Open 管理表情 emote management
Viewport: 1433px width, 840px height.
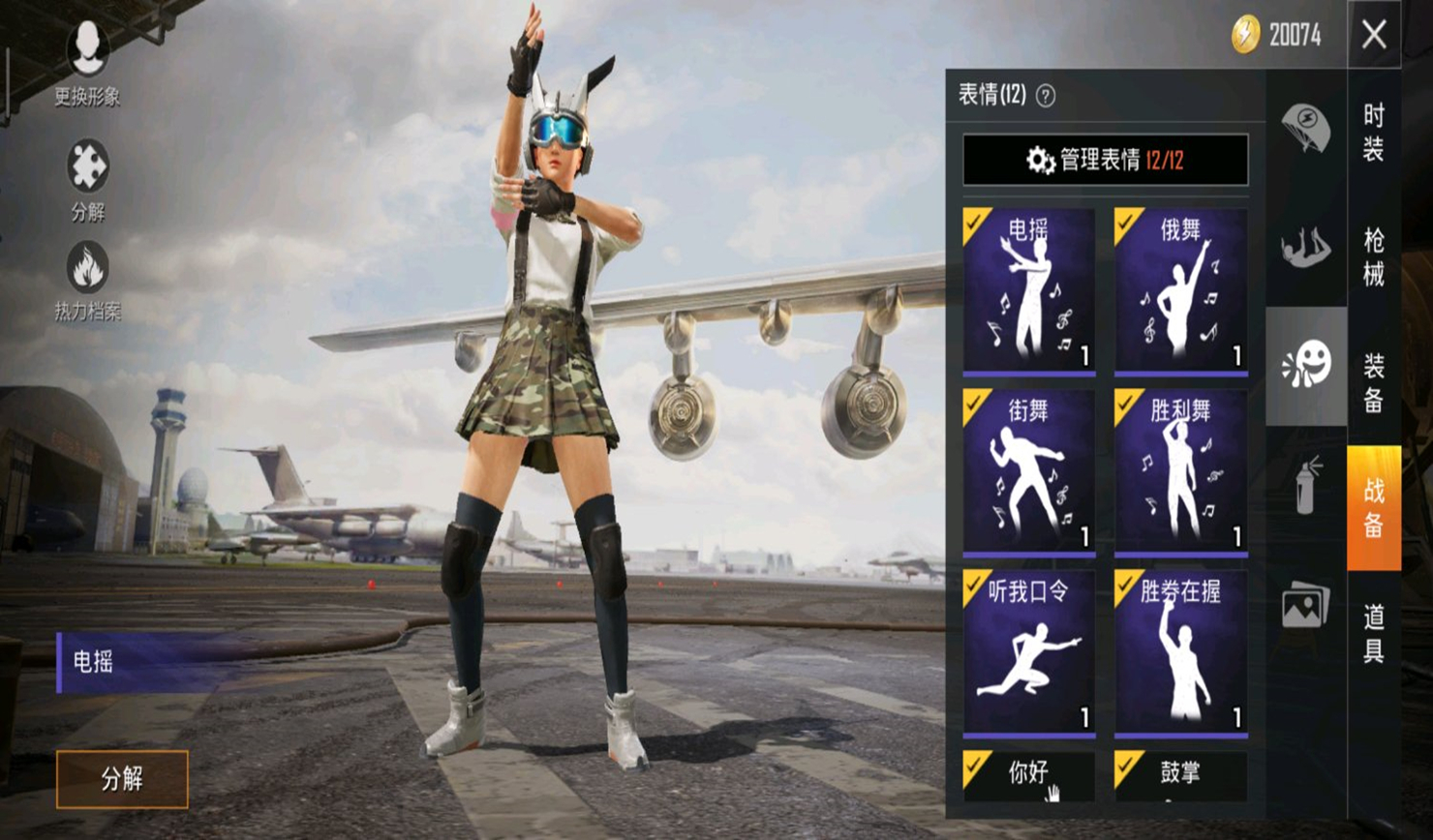pyautogui.click(x=1105, y=160)
